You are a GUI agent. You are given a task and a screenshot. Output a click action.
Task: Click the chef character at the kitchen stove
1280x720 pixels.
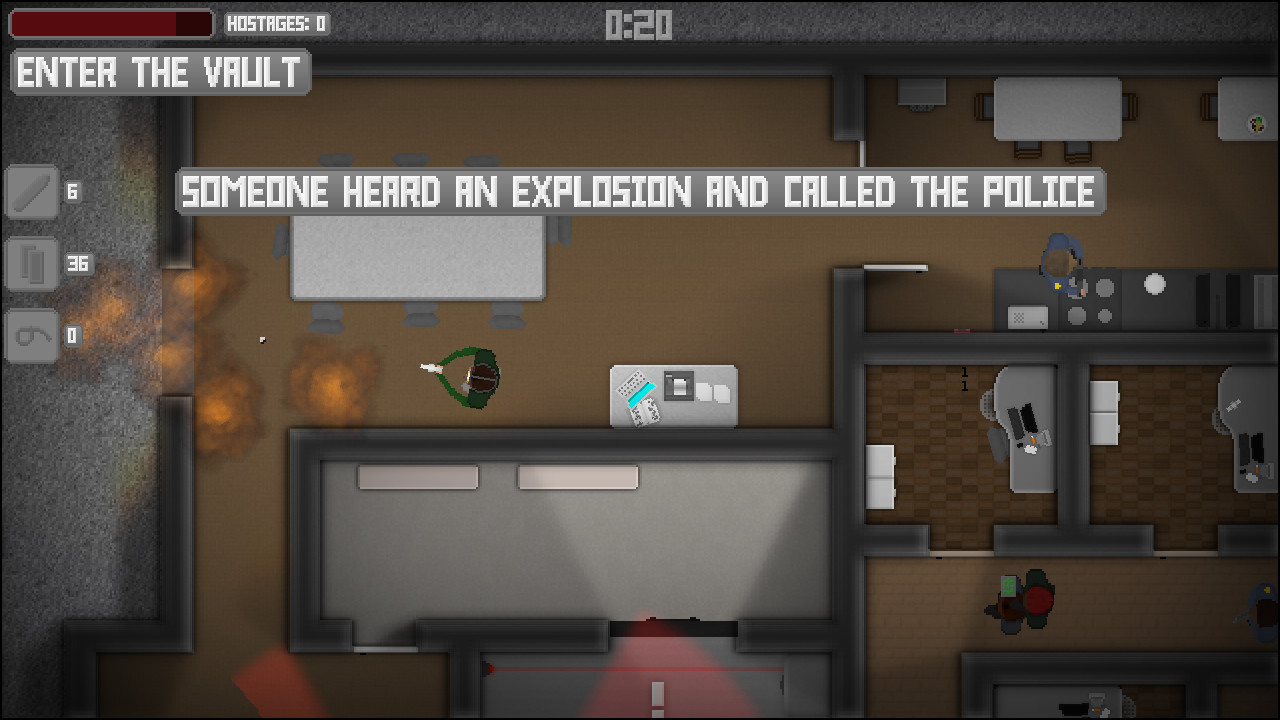tap(1060, 260)
